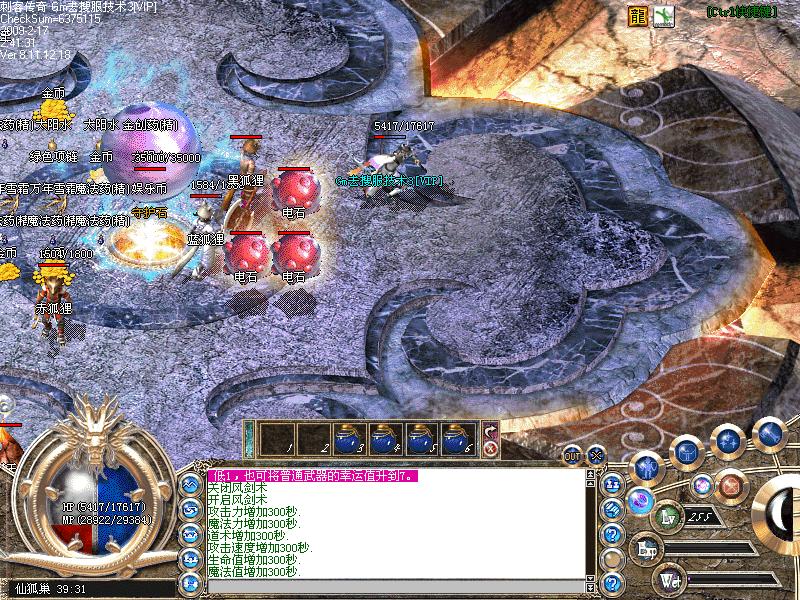Open the bag inventory (box icon)

pos(687,452)
